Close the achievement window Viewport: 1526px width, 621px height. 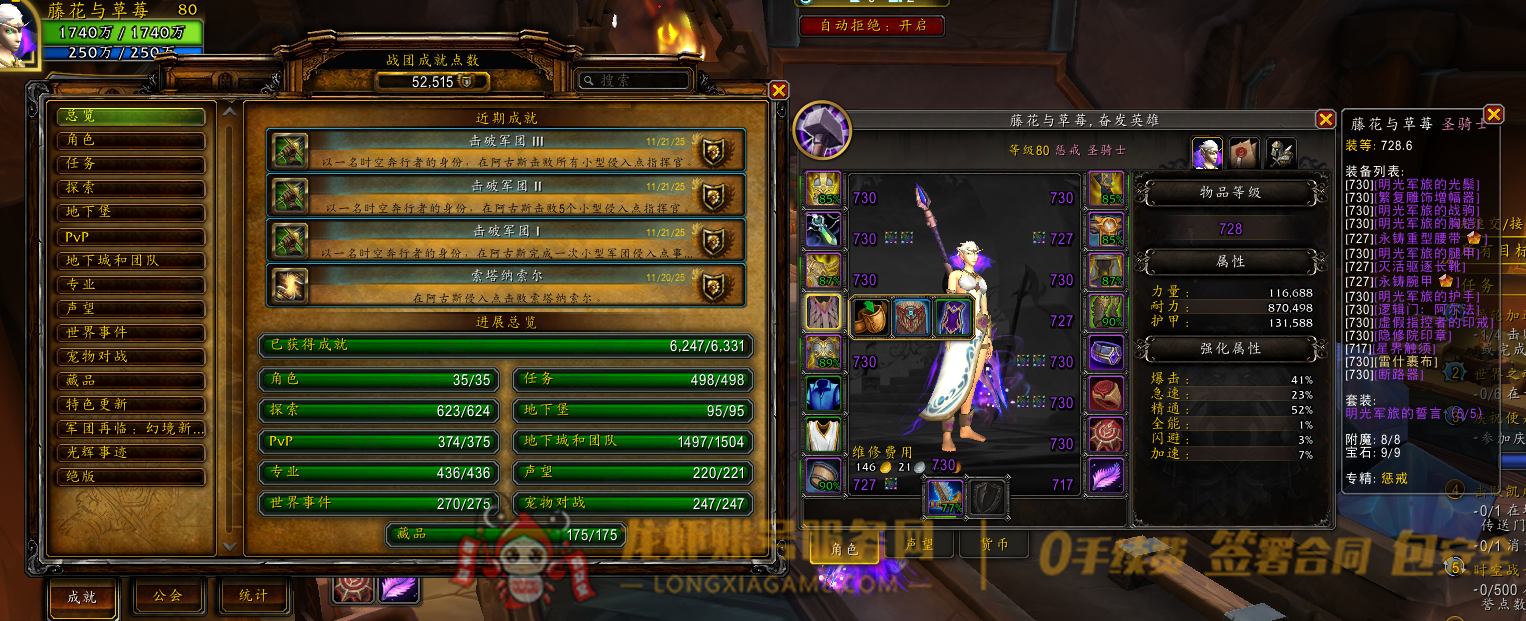(x=779, y=90)
